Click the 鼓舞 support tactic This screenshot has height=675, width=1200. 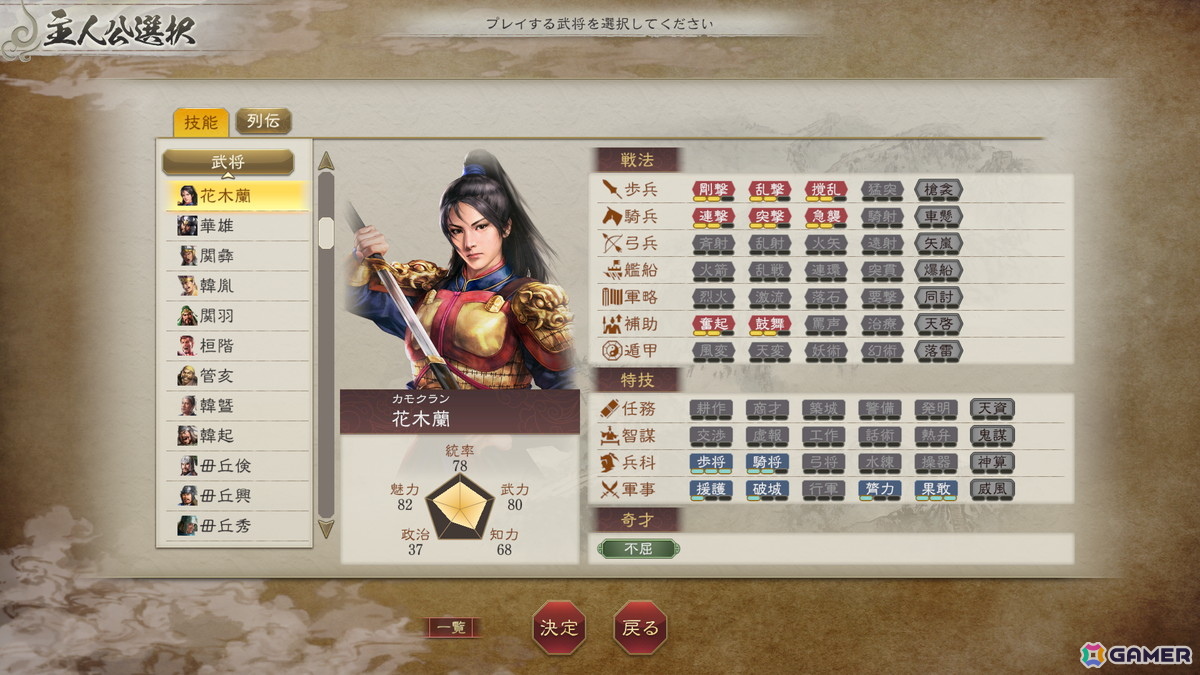(769, 324)
